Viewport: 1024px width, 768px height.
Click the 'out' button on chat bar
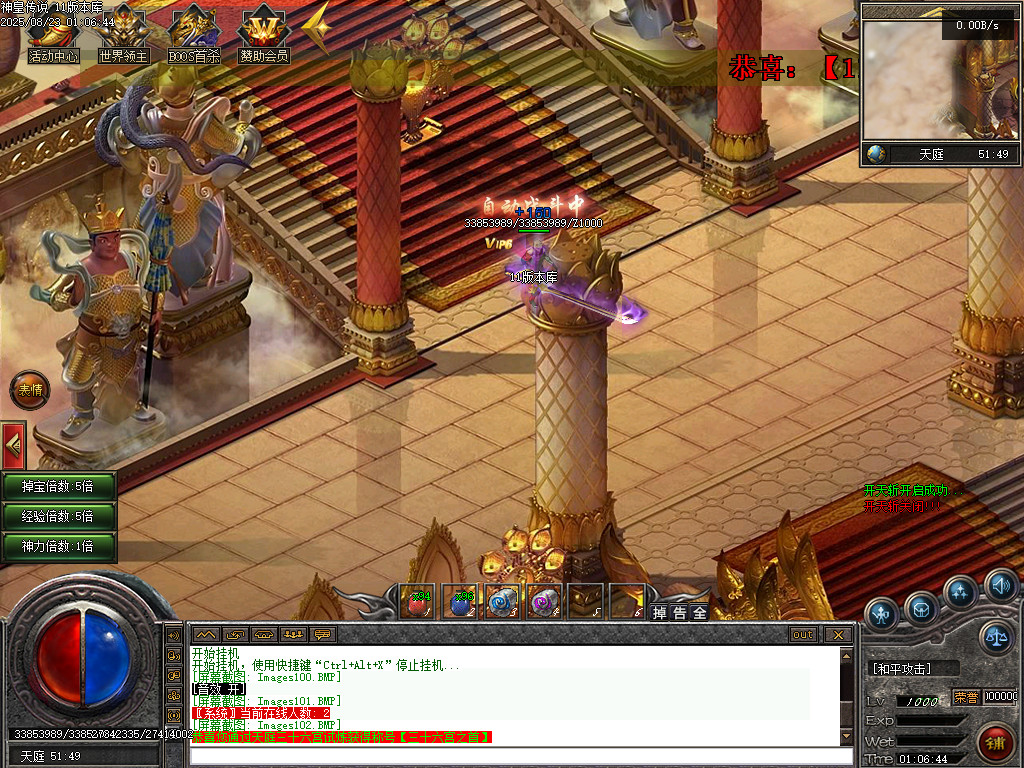click(x=803, y=634)
